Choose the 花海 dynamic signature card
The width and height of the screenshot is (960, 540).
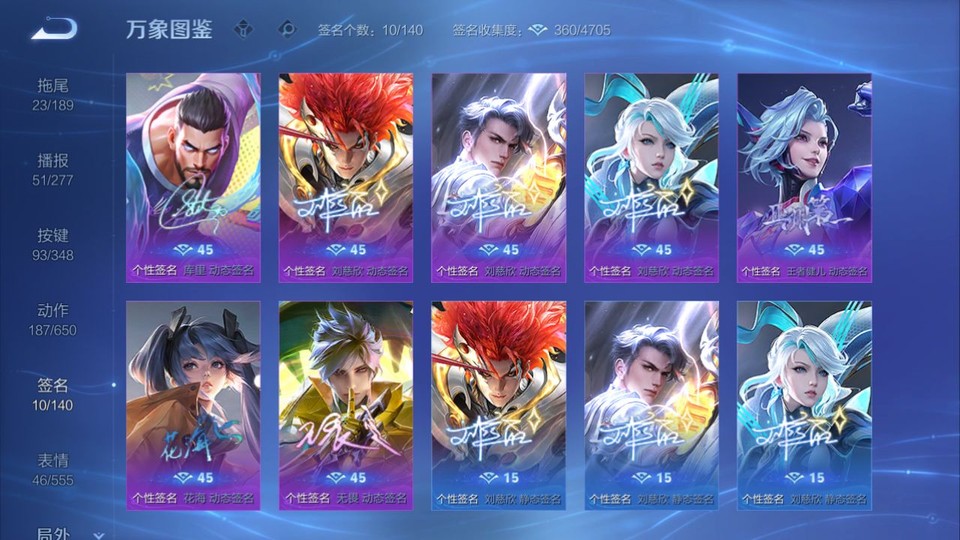pos(193,404)
